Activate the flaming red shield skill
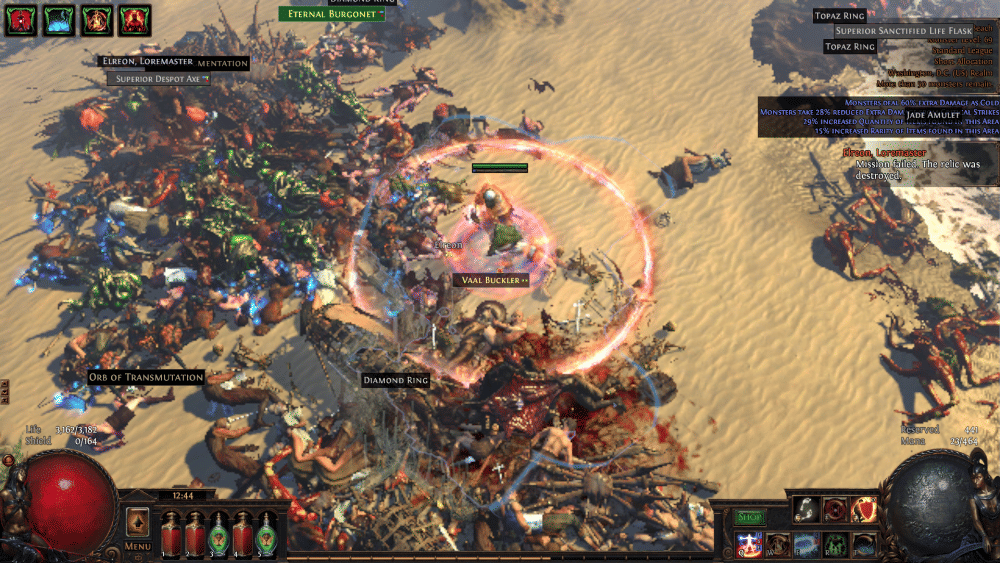This screenshot has height=563, width=1000. click(864, 510)
